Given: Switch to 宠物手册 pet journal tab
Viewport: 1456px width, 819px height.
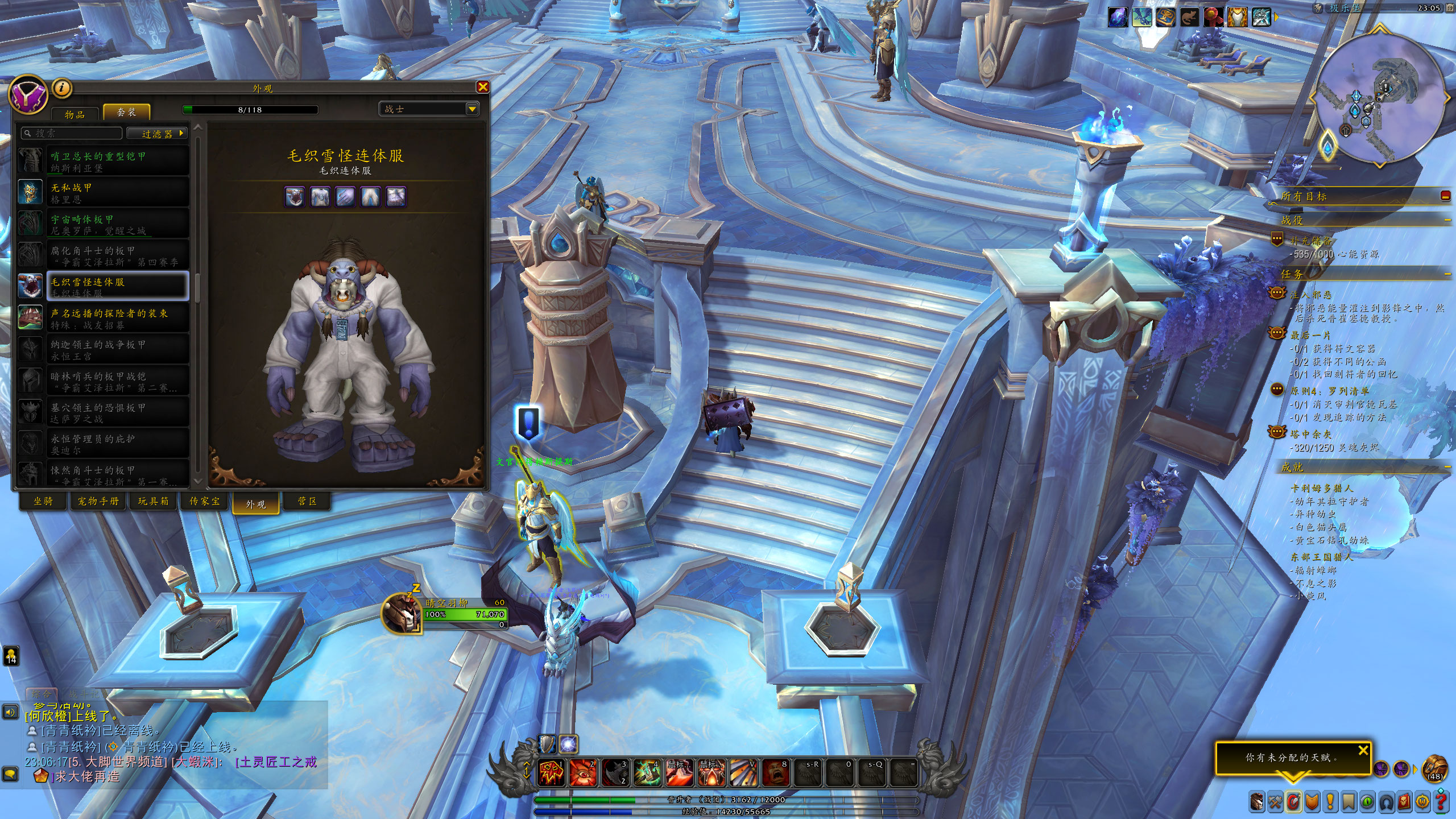Looking at the screenshot, I should click(x=98, y=501).
